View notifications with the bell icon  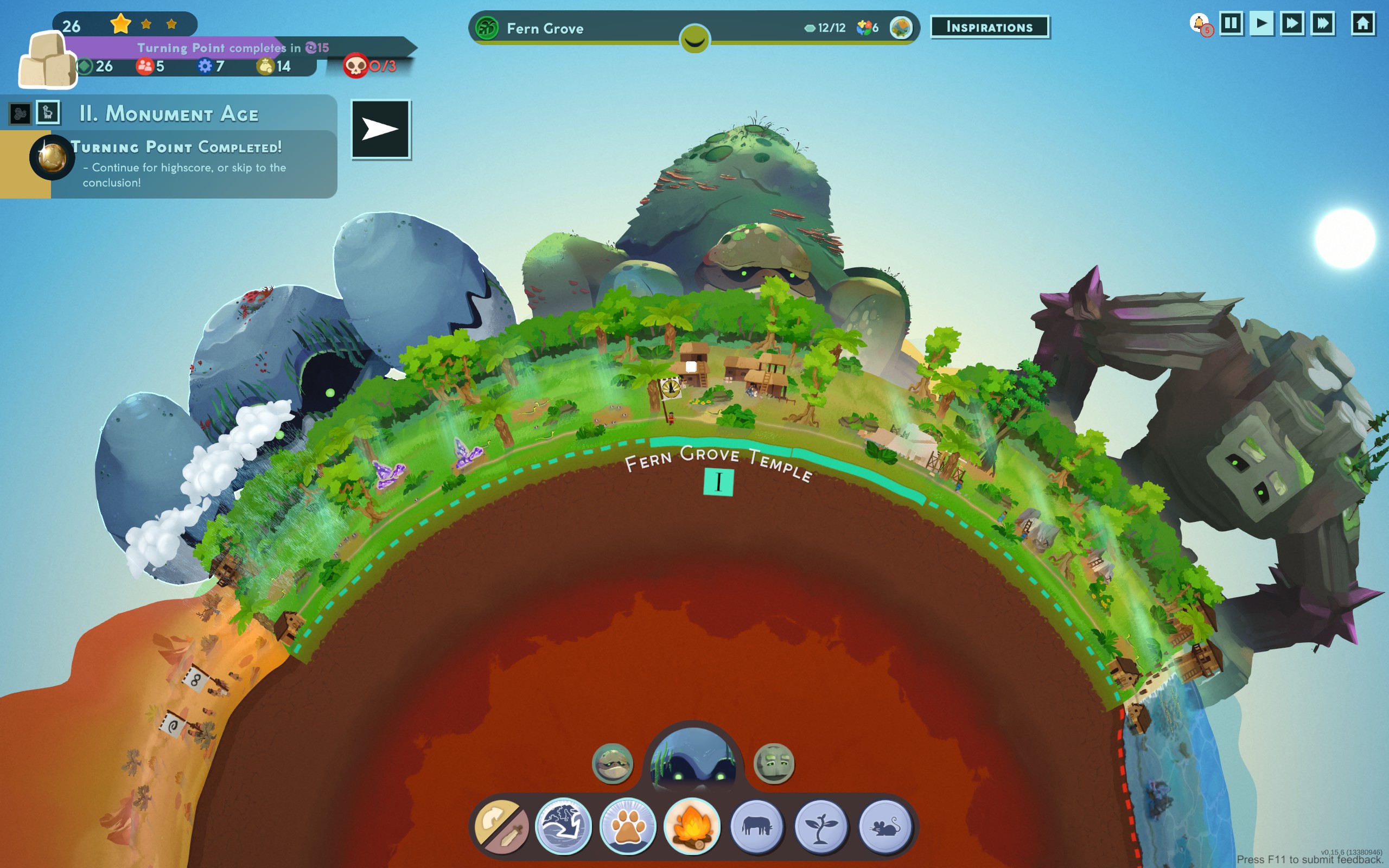pyautogui.click(x=1199, y=24)
